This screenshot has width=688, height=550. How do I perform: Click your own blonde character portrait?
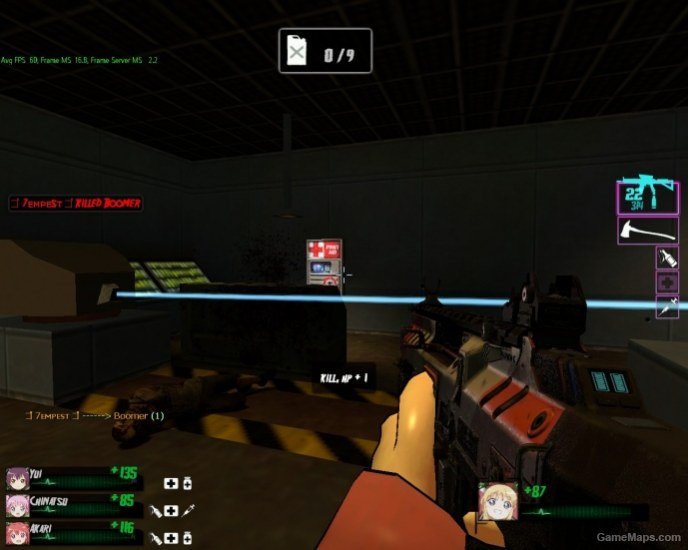497,500
